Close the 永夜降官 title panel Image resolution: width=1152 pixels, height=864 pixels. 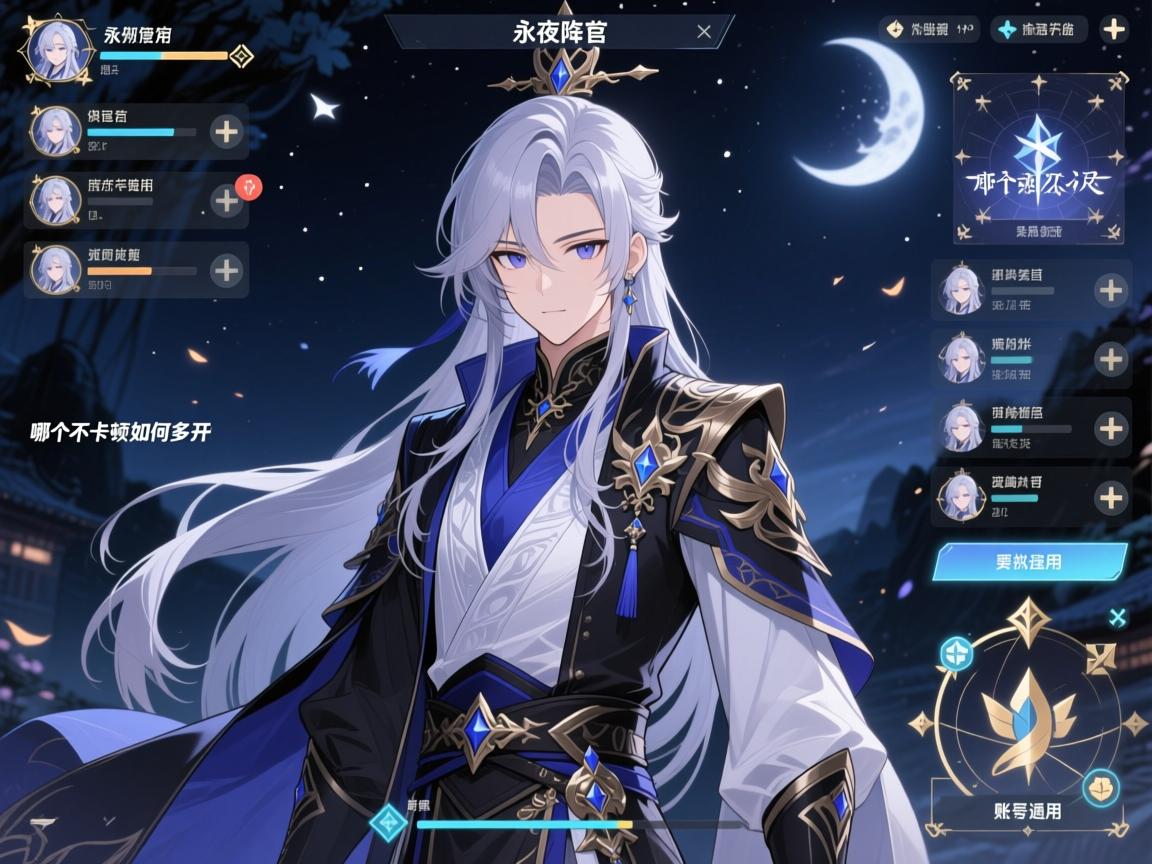coord(704,32)
